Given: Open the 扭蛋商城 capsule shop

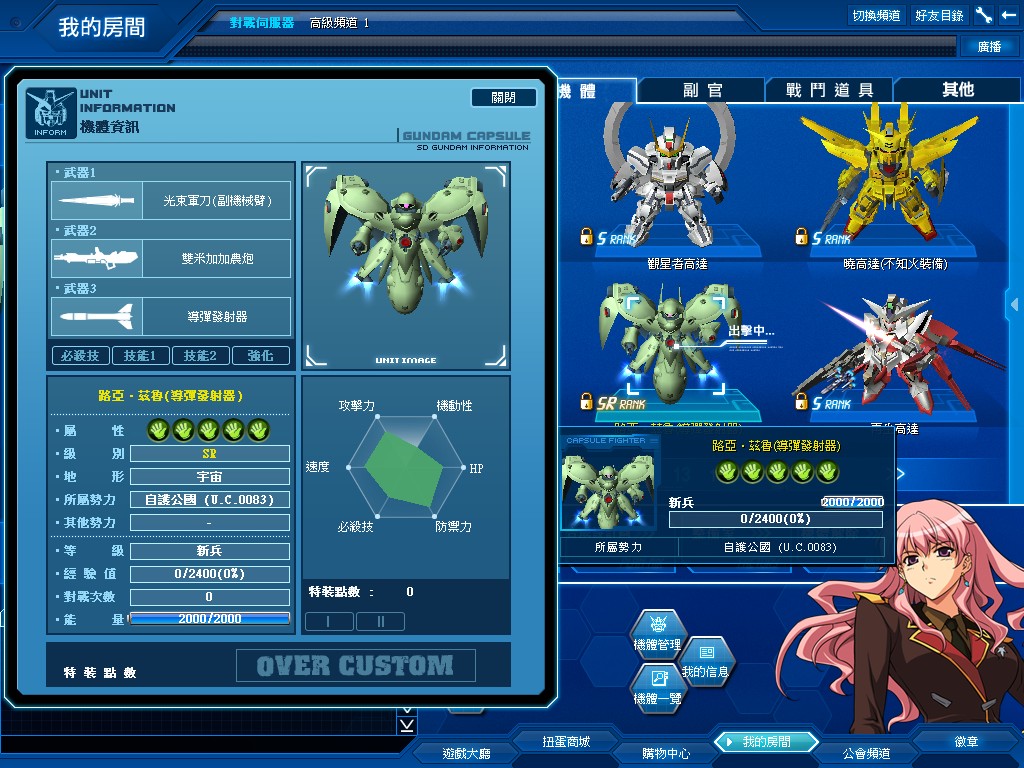Looking at the screenshot, I should (566, 742).
